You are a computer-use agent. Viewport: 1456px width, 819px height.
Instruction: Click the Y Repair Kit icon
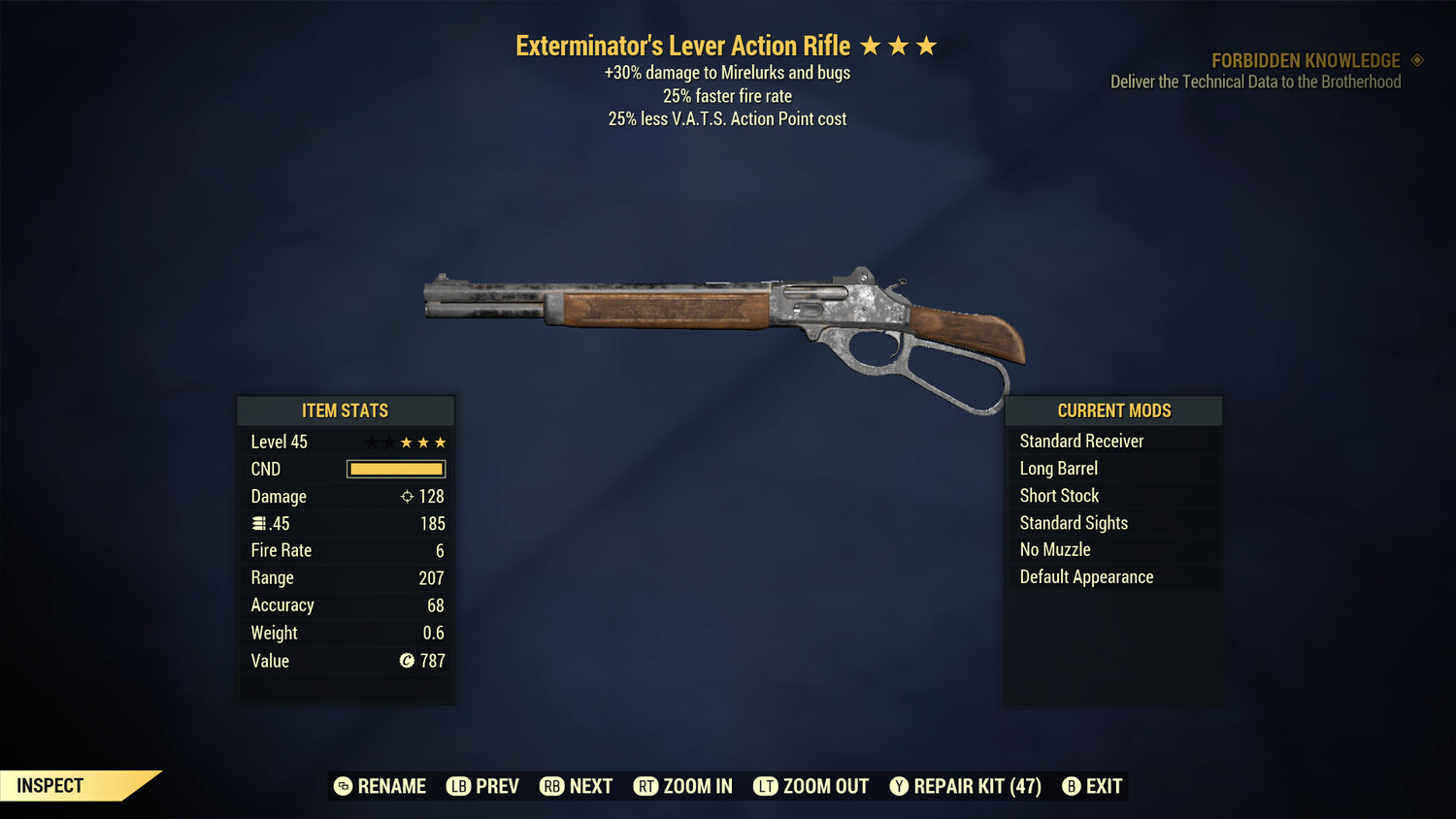pos(899,786)
